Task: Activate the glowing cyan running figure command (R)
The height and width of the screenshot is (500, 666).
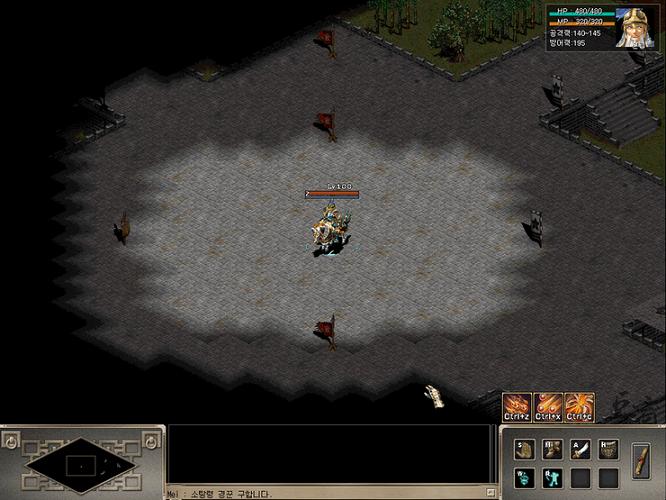Action: pyautogui.click(x=552, y=477)
